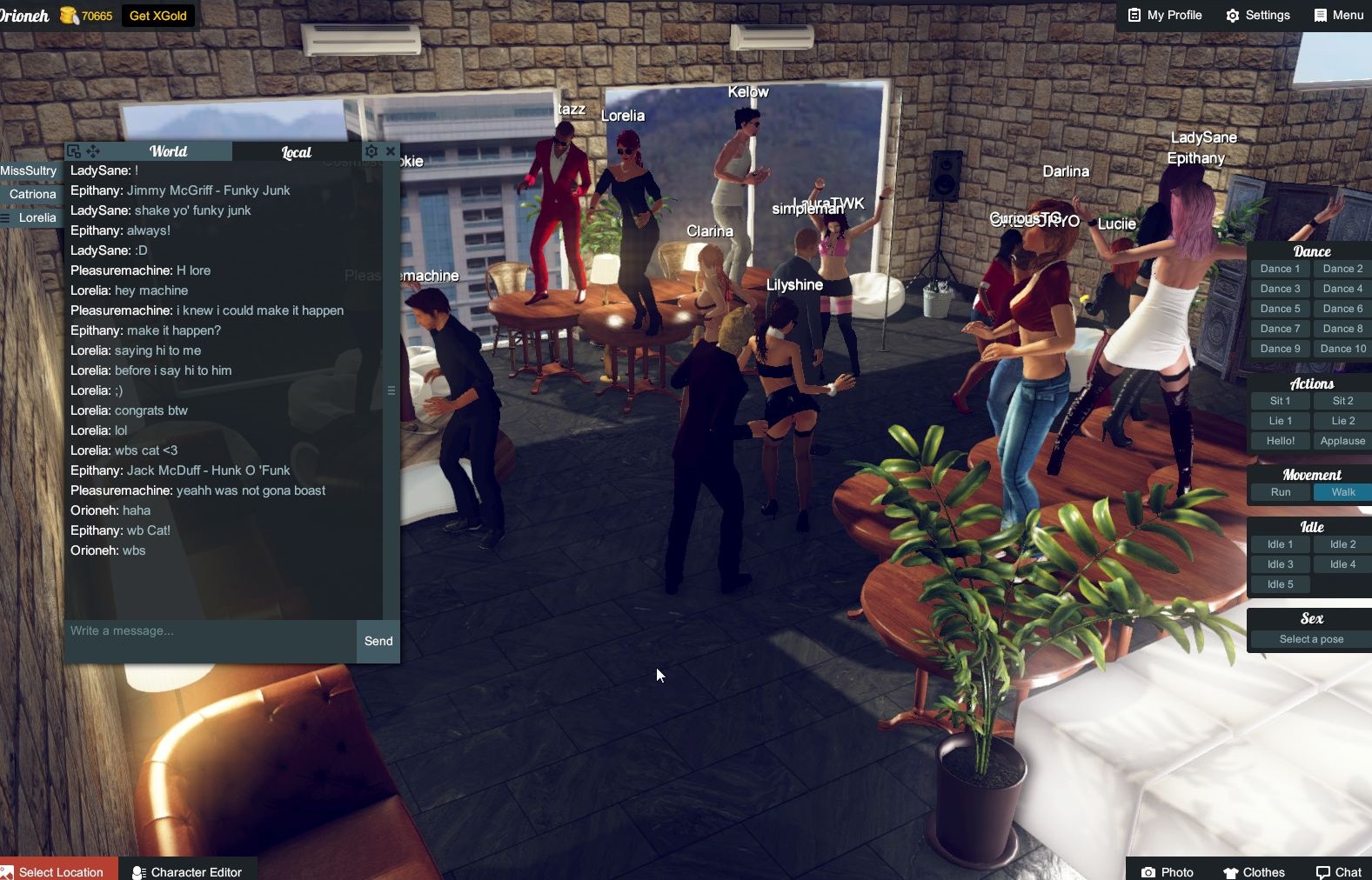Take a Photo
The image size is (1372, 880).
pos(1168,871)
